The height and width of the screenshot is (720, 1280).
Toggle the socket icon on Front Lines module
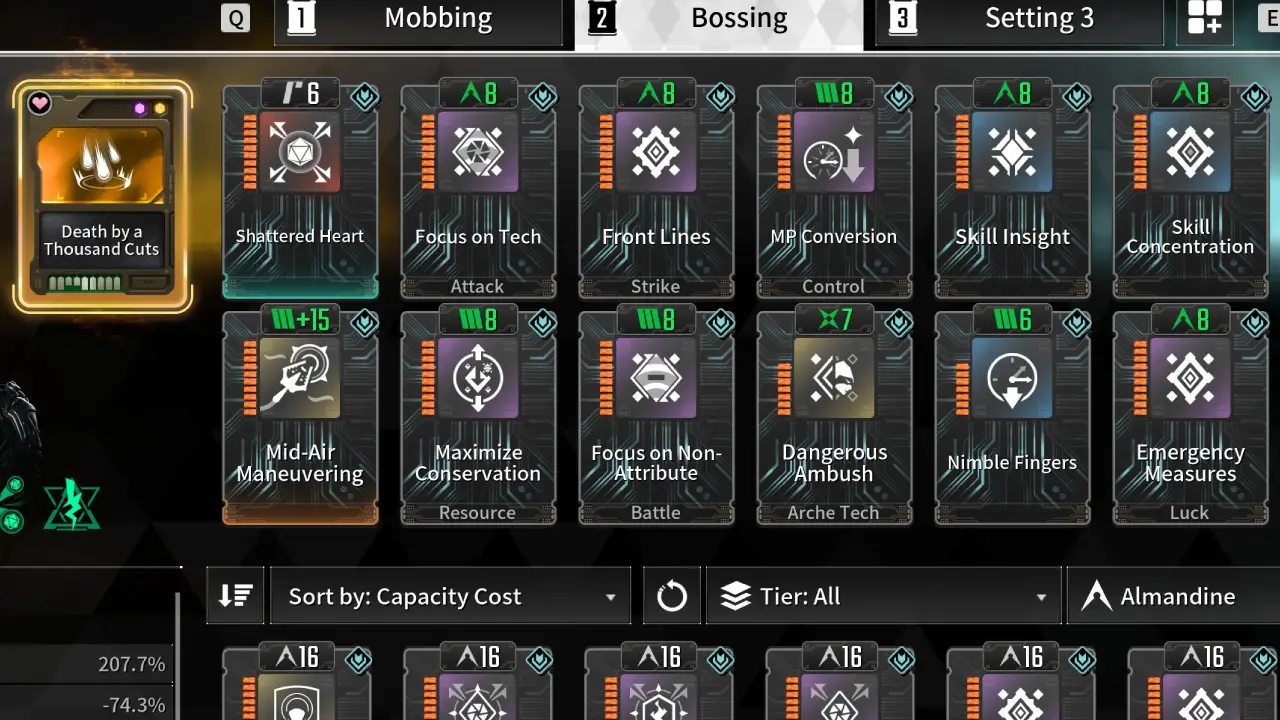[721, 97]
